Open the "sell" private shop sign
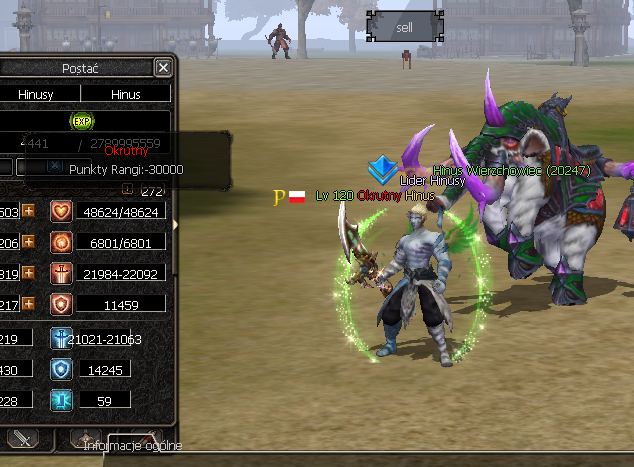 click(404, 27)
